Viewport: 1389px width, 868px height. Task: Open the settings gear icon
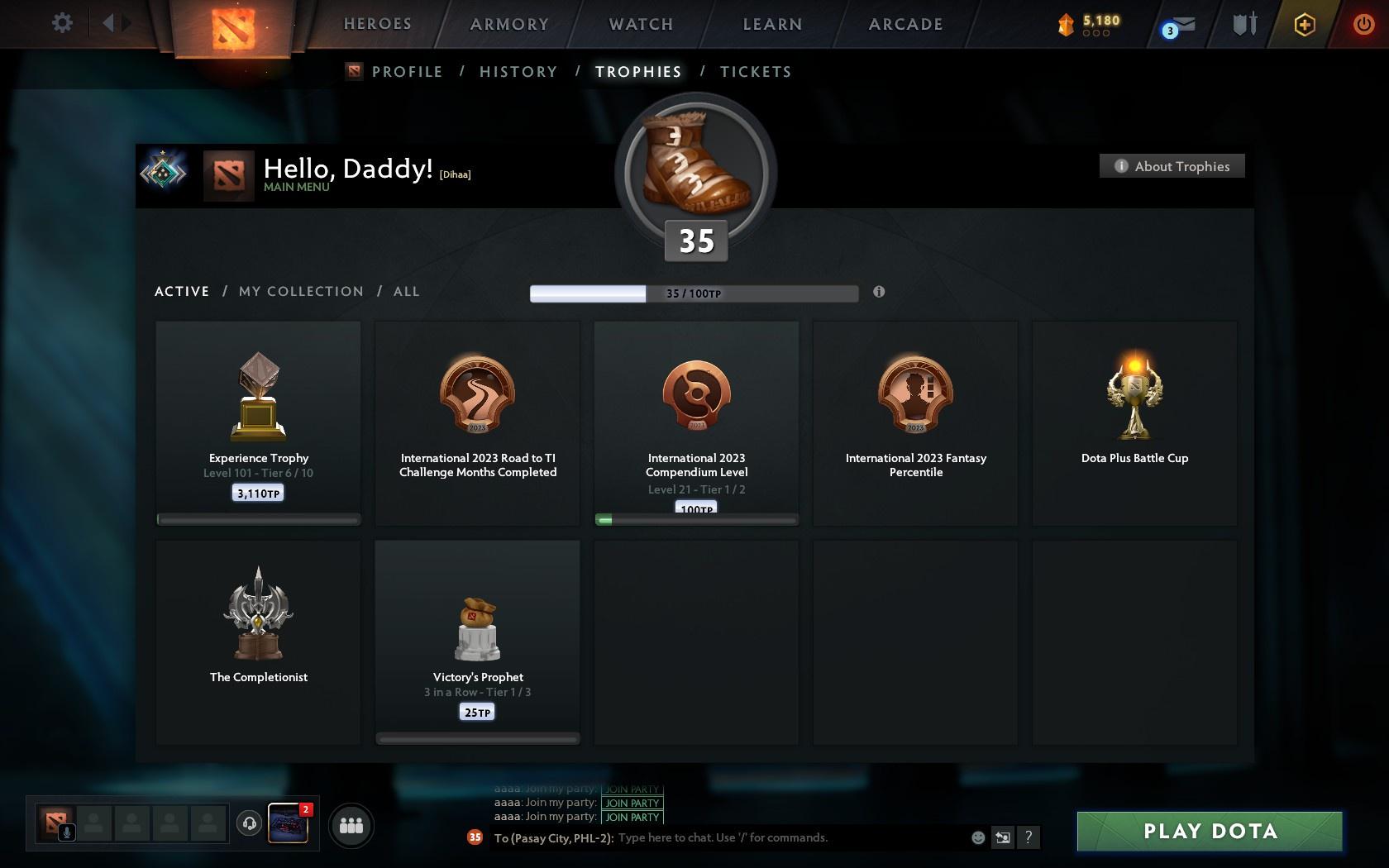pyautogui.click(x=60, y=23)
